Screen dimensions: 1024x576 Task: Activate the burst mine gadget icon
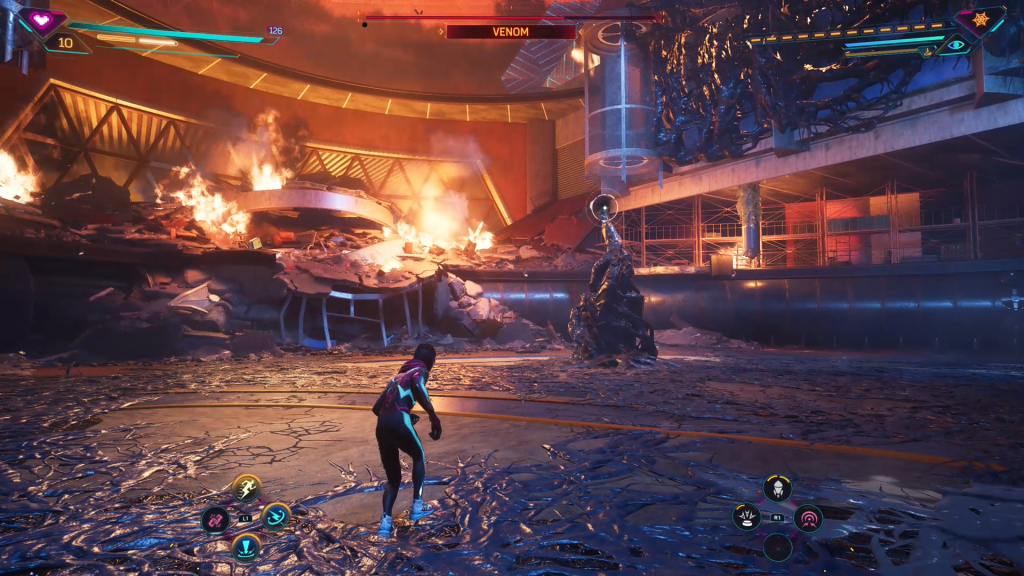[746, 517]
